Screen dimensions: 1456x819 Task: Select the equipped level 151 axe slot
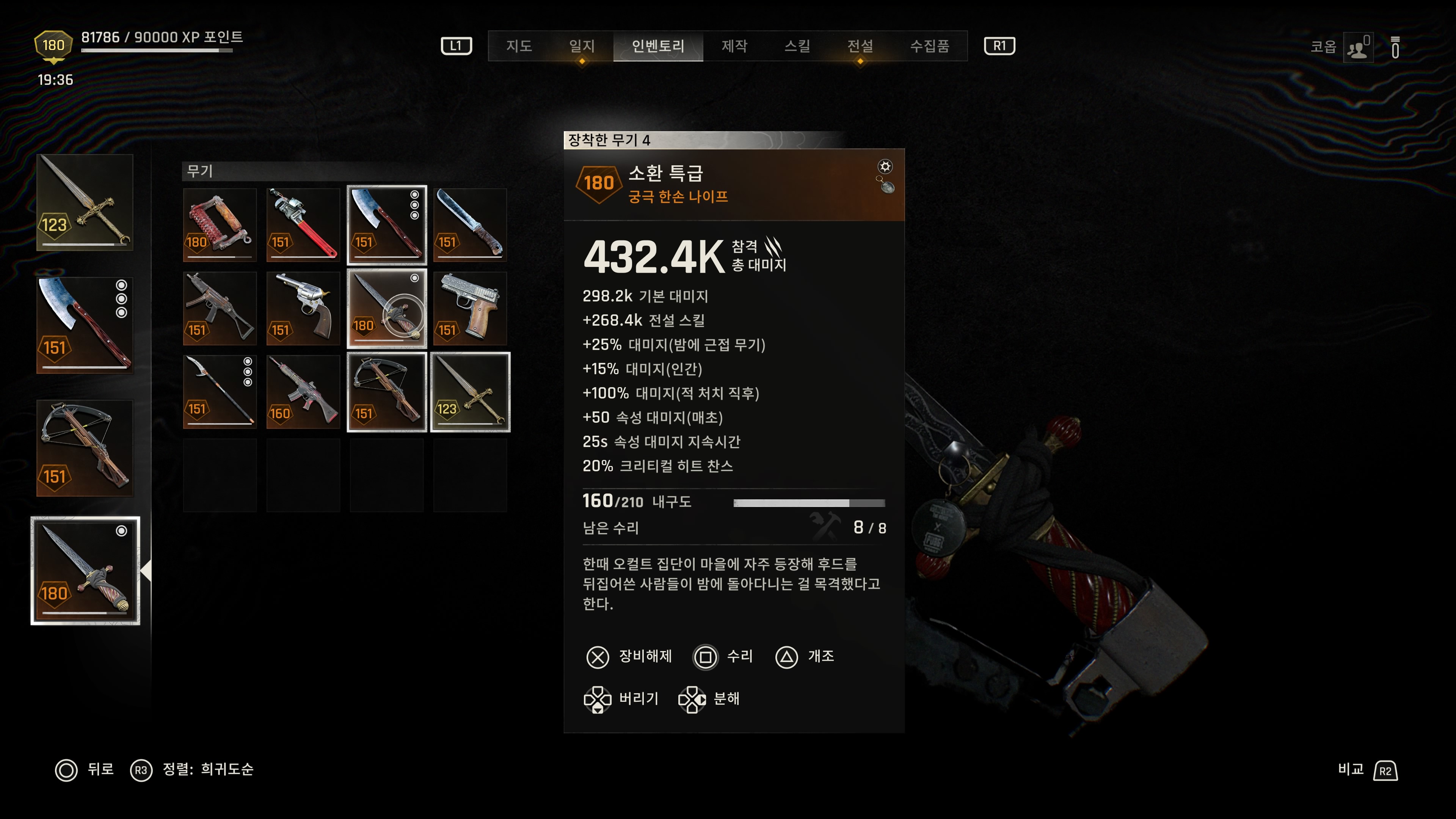coord(85,325)
